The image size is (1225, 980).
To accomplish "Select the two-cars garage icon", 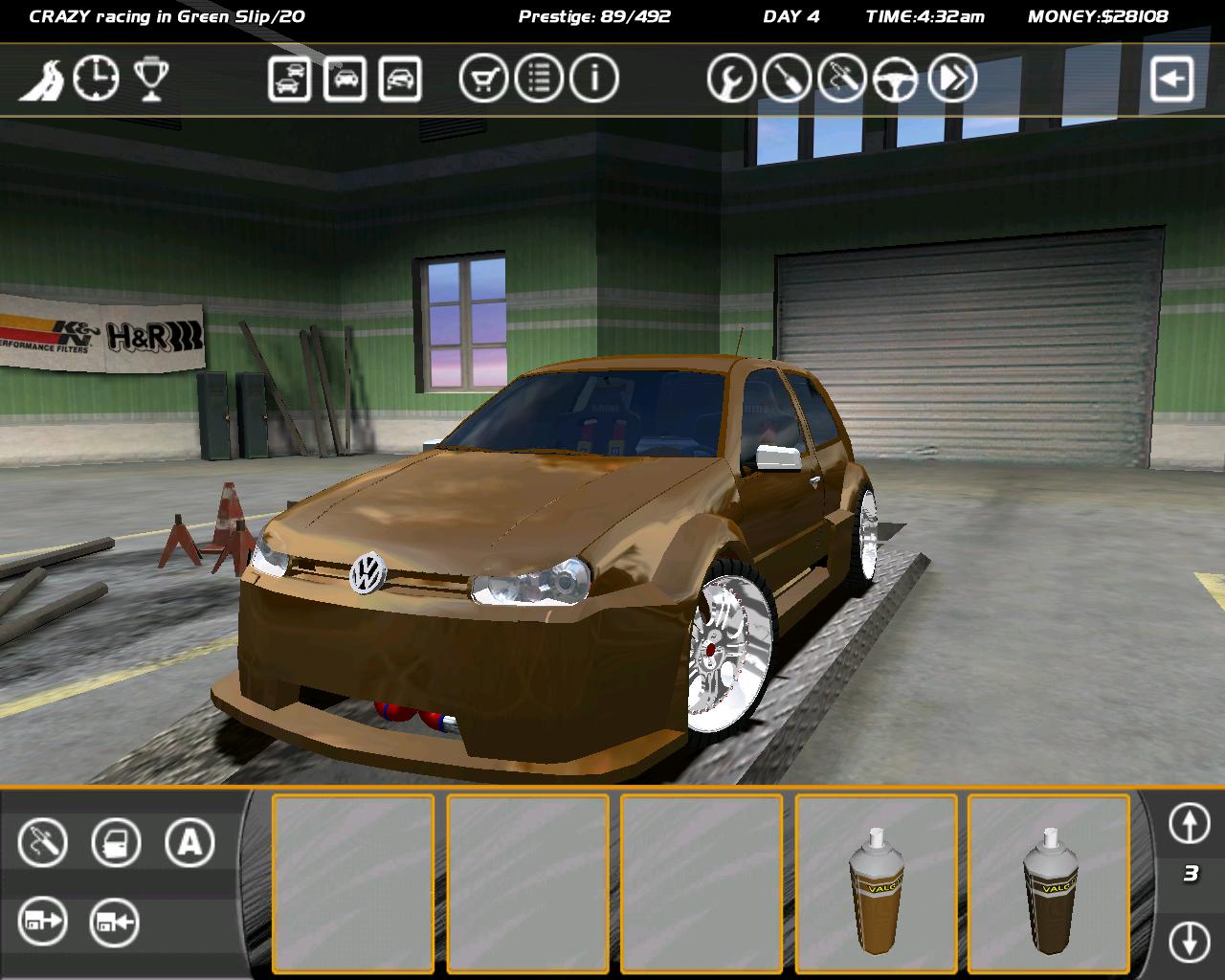I will (x=289, y=78).
